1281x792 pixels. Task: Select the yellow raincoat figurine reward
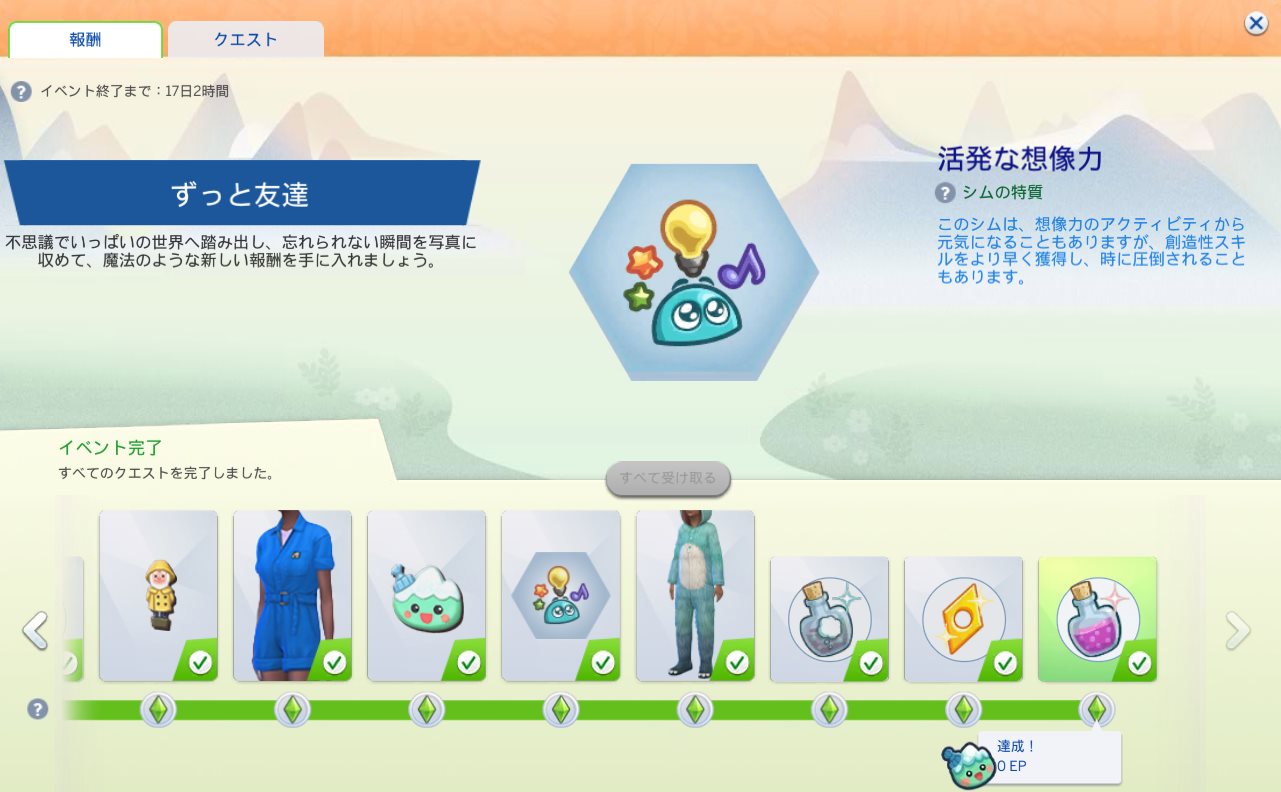pos(158,596)
